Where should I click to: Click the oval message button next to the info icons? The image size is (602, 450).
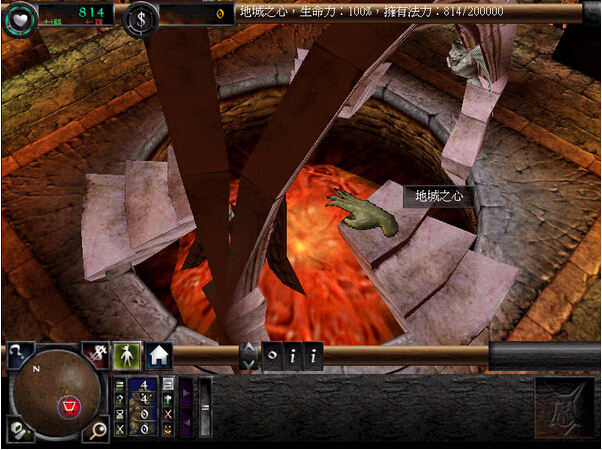point(273,355)
